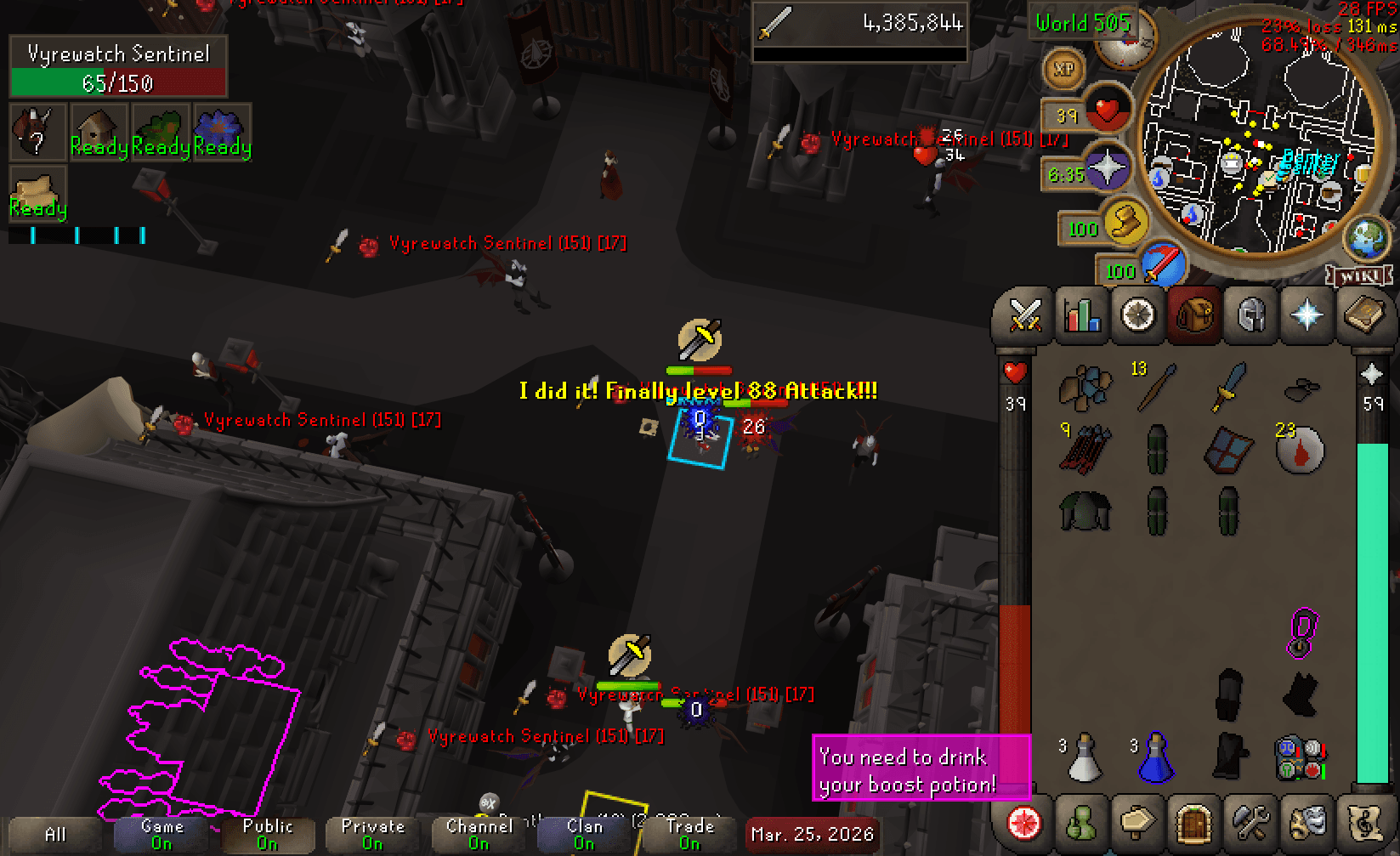Click the Logout door icon

click(x=1193, y=822)
